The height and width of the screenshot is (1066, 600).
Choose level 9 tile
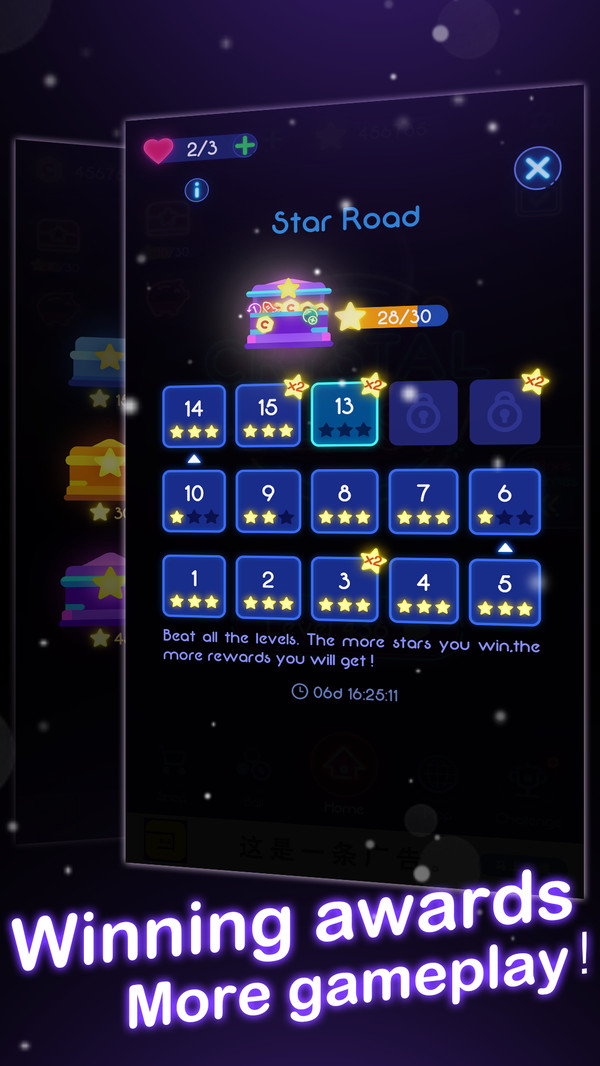tap(268, 501)
